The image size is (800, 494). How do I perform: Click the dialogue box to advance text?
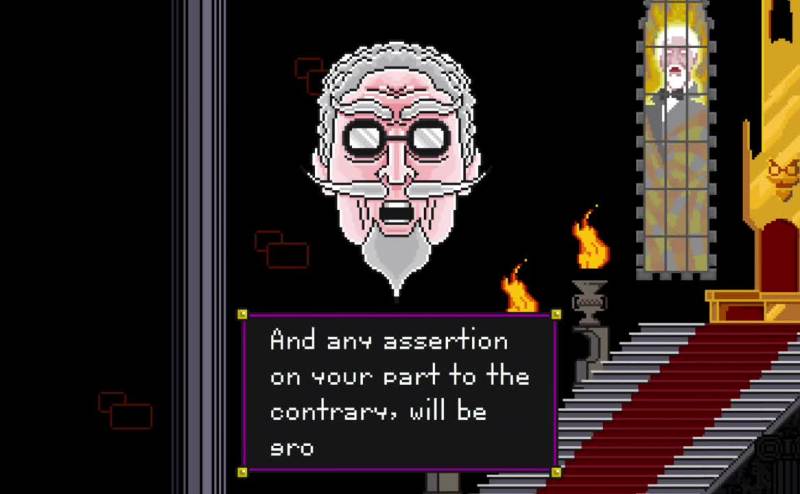(398, 391)
